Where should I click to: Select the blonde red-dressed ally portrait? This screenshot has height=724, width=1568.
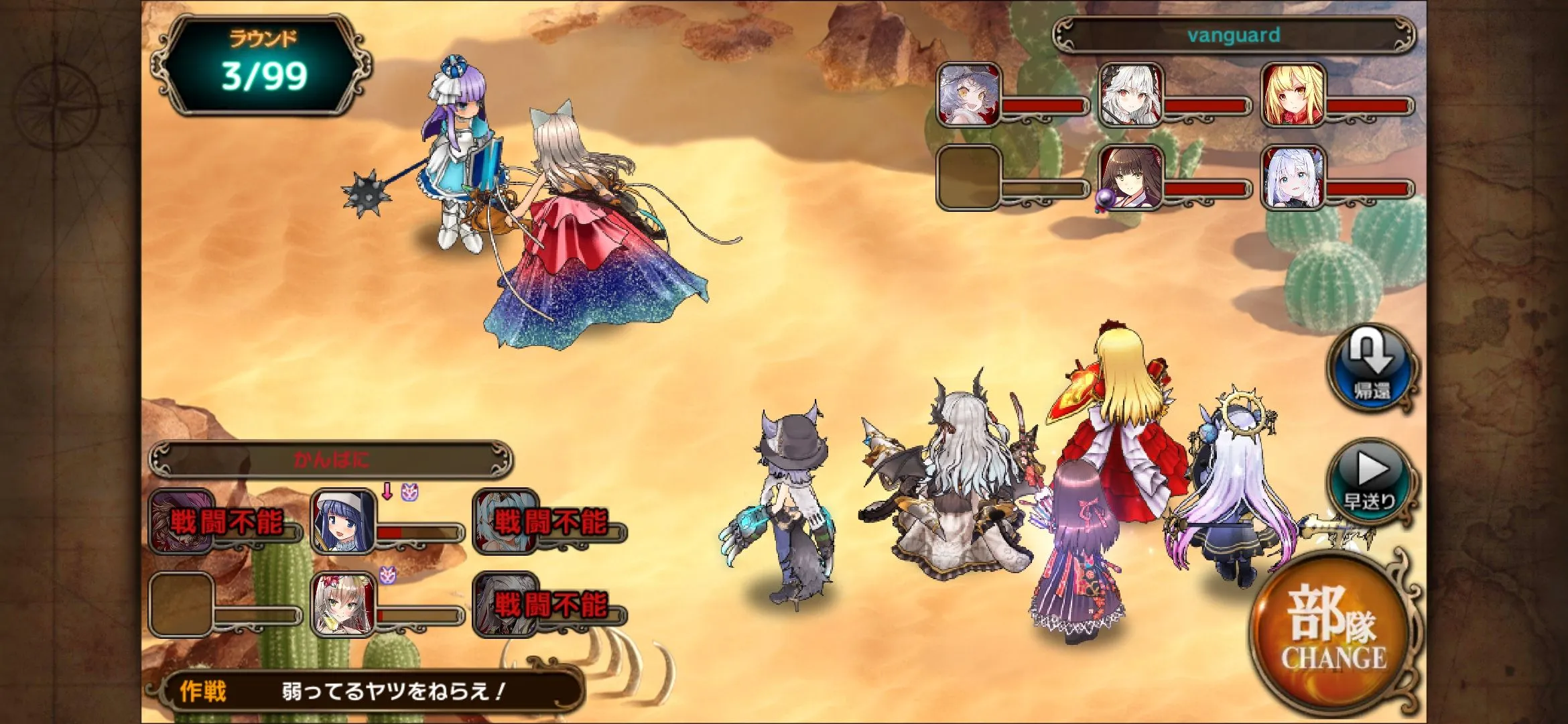pyautogui.click(x=1292, y=95)
